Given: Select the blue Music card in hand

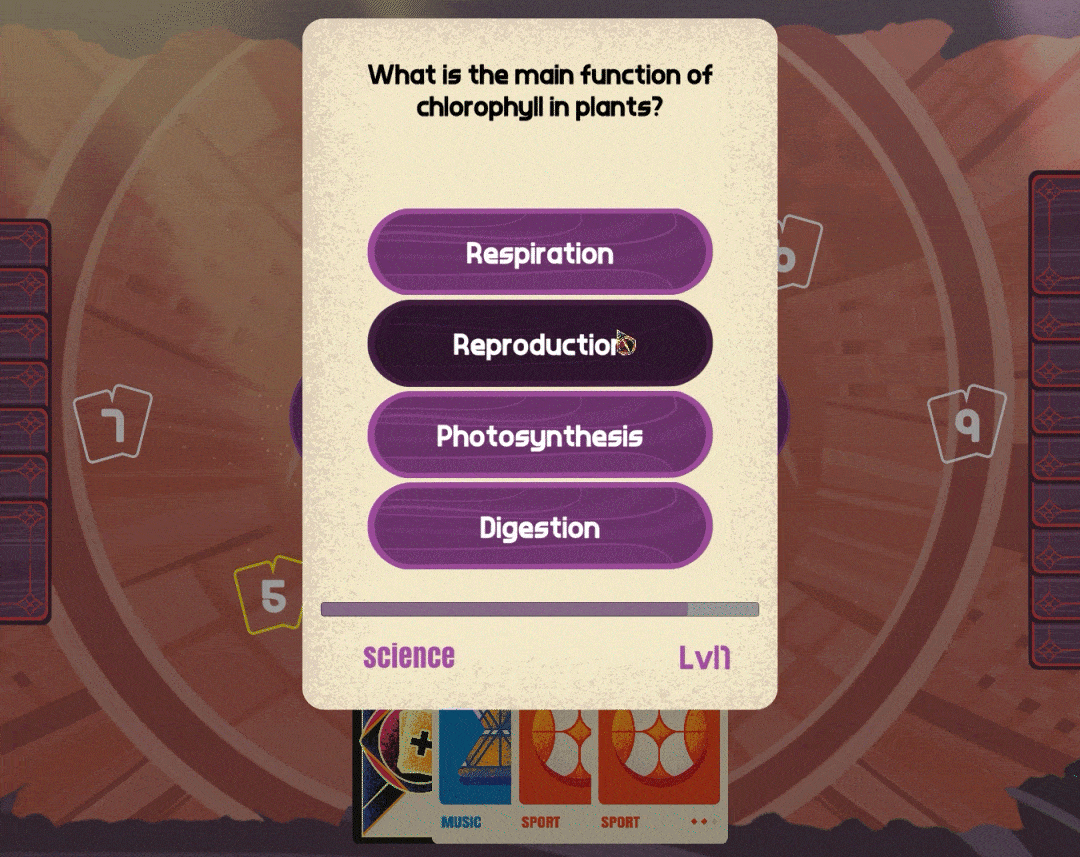Looking at the screenshot, I should 474,770.
